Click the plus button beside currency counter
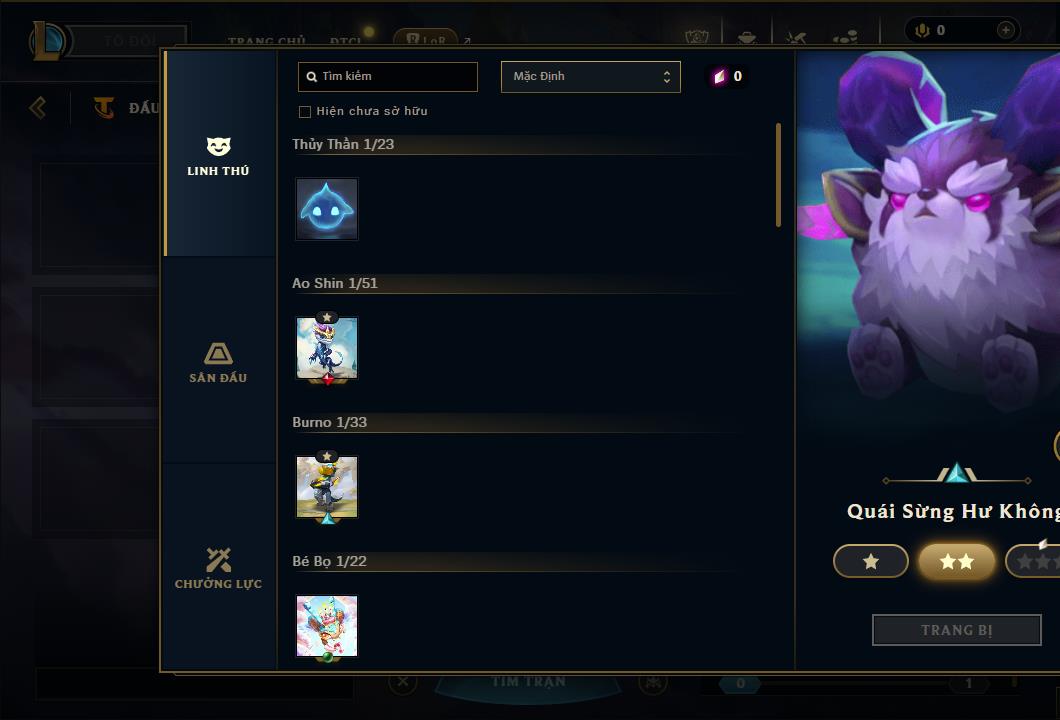The height and width of the screenshot is (720, 1060). point(1005,30)
